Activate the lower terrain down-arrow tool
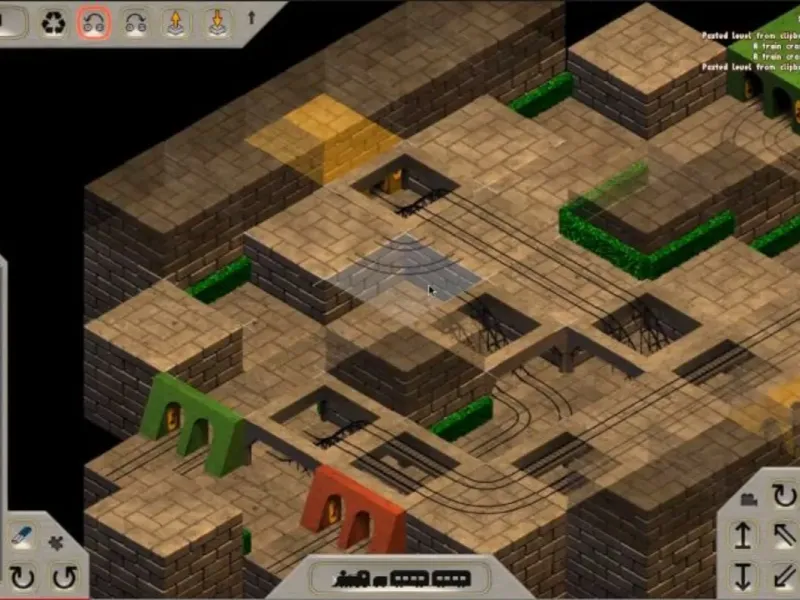The height and width of the screenshot is (600, 800). point(216,22)
